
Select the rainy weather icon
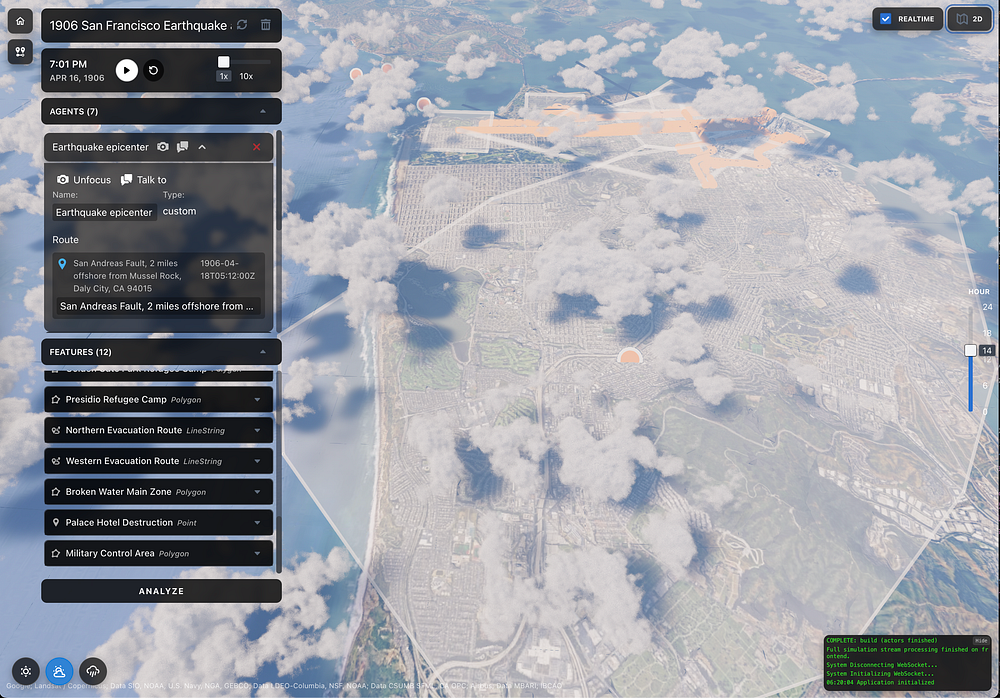93,671
